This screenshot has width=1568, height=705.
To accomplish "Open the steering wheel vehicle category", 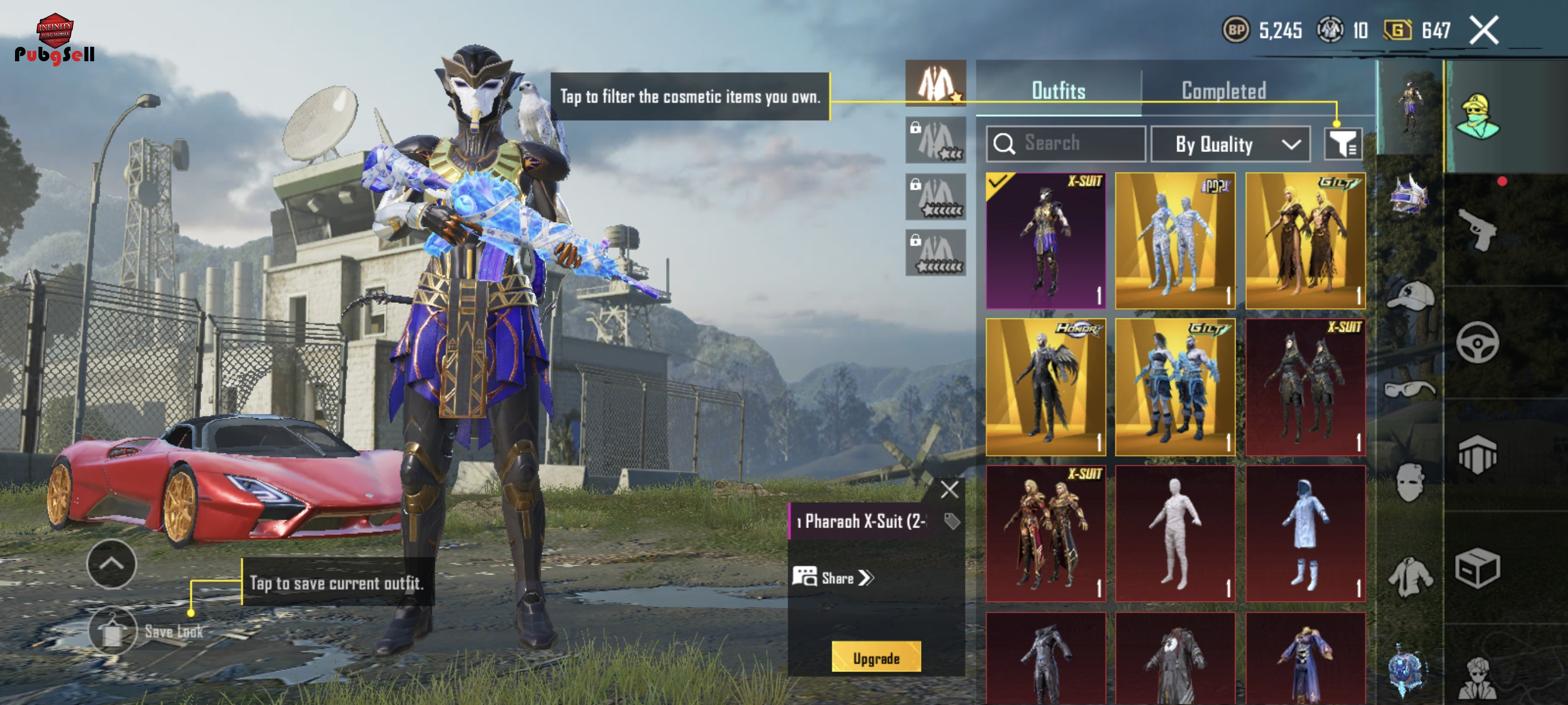I will click(x=1477, y=343).
